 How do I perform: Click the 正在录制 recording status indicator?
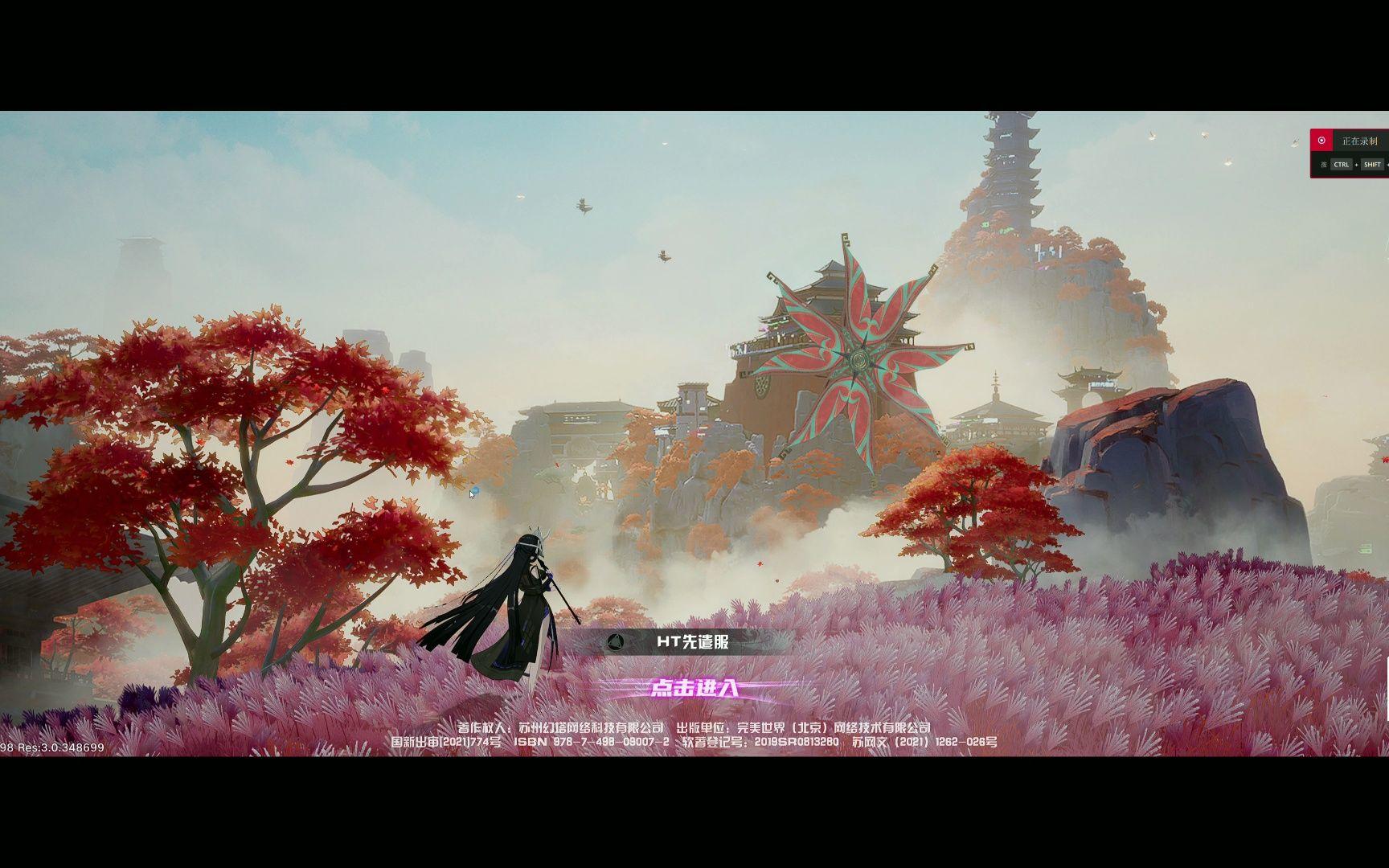coord(1358,141)
